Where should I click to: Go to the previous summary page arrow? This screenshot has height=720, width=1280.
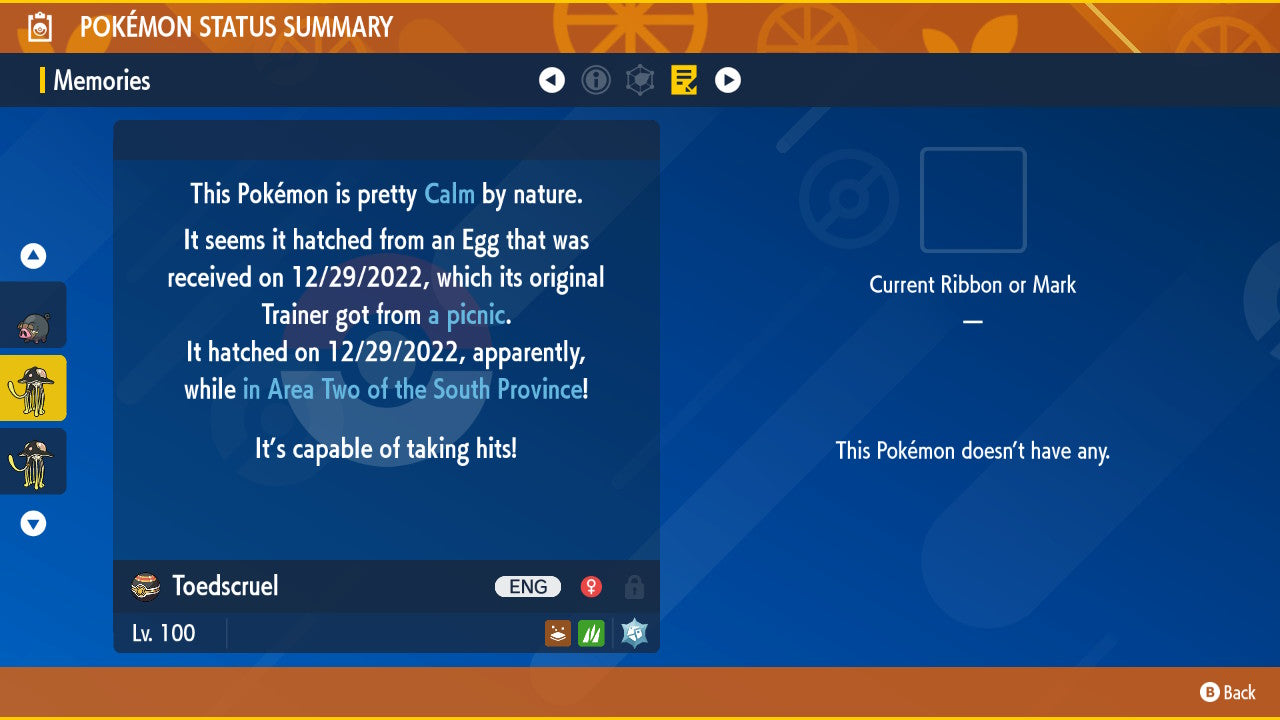[x=552, y=80]
